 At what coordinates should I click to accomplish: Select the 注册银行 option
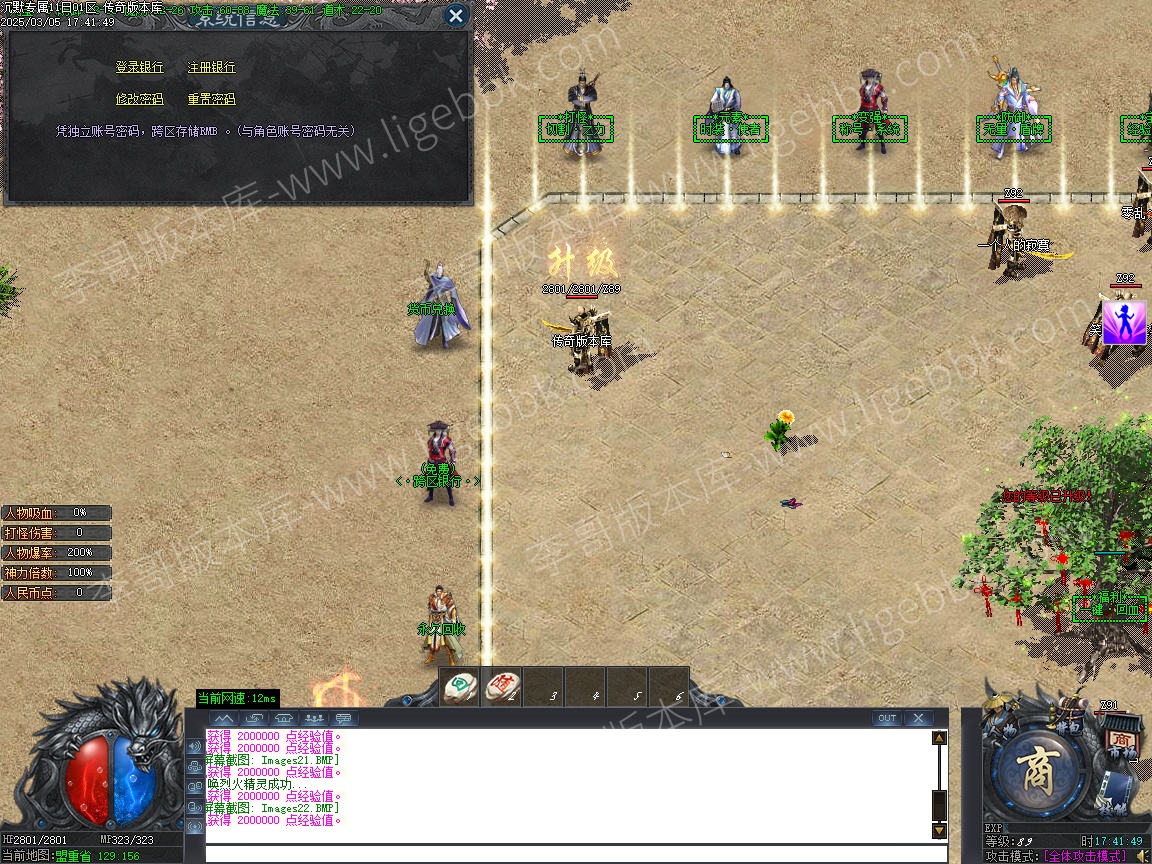(212, 68)
